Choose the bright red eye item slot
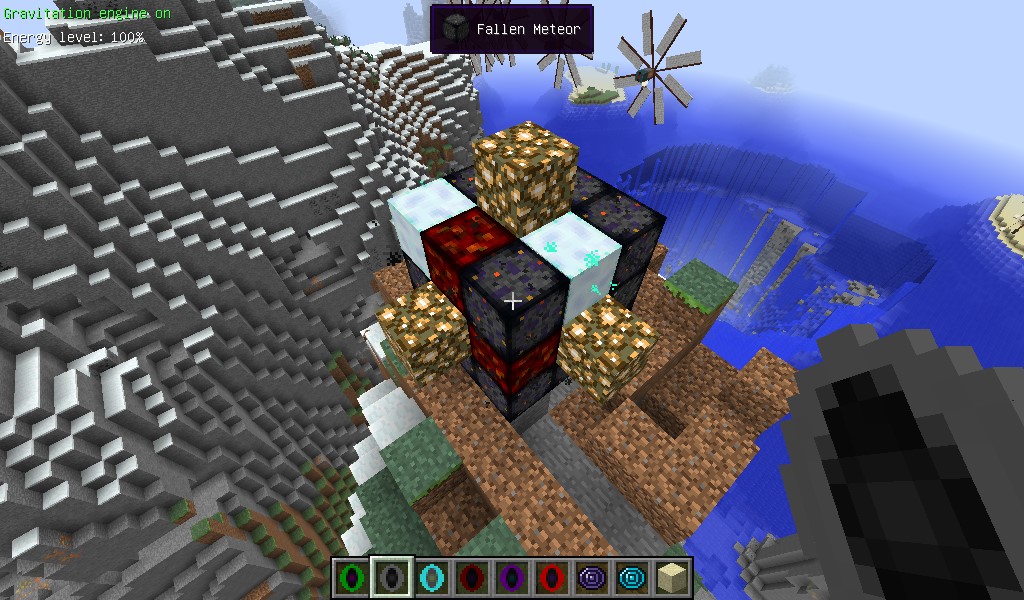The width and height of the screenshot is (1024, 600). (x=551, y=577)
